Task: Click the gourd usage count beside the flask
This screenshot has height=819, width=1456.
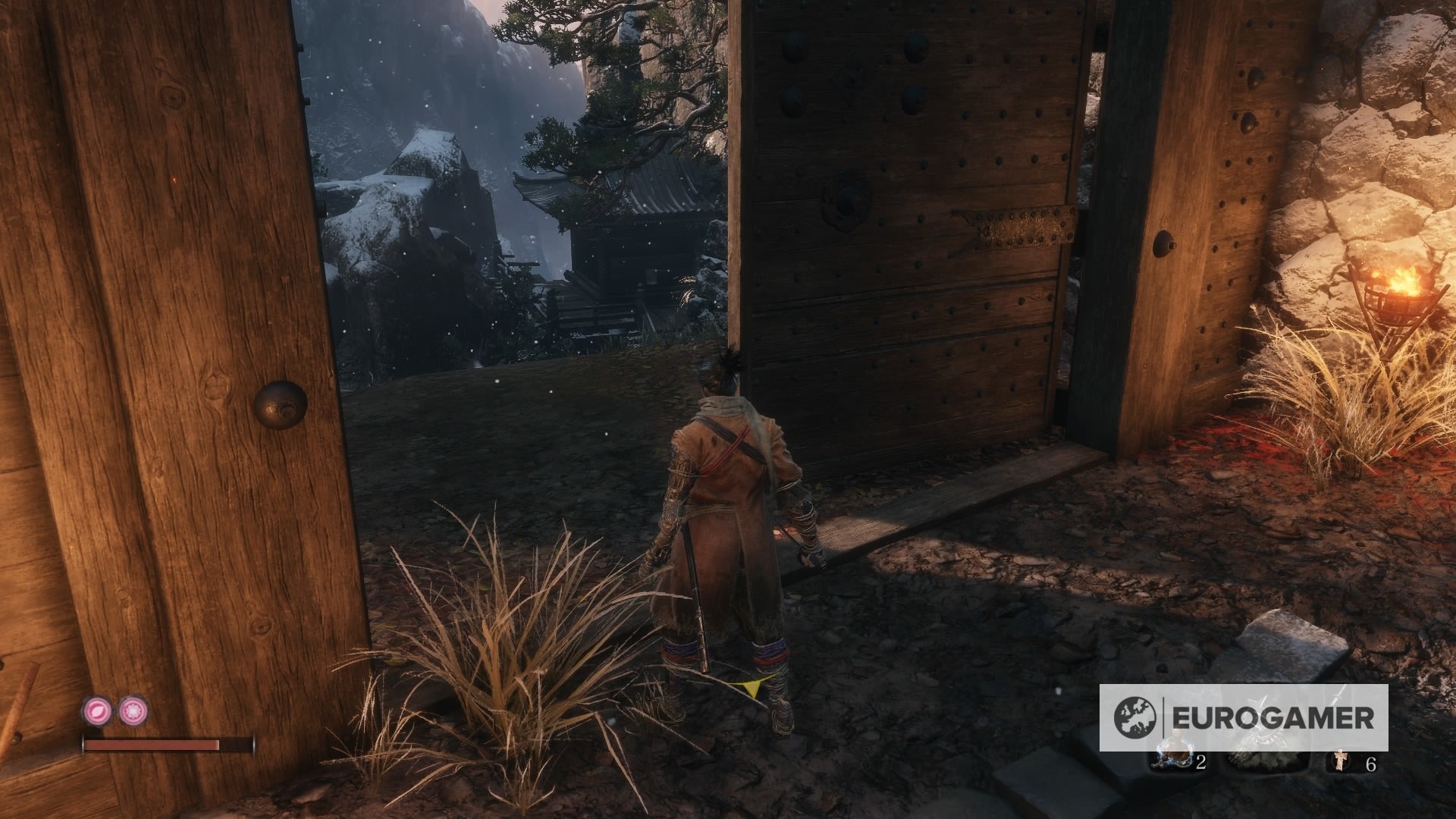Action: [x=1200, y=762]
